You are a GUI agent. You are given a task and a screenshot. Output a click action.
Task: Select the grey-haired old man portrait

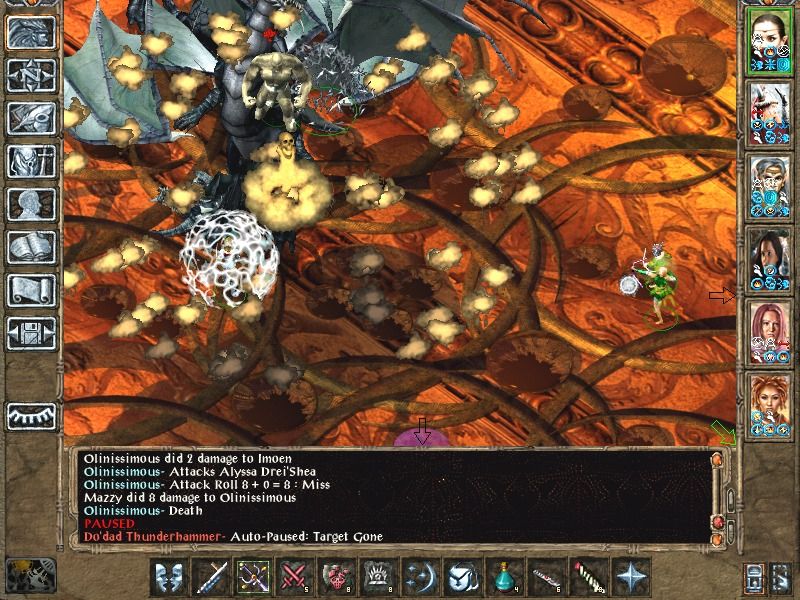tap(770, 186)
